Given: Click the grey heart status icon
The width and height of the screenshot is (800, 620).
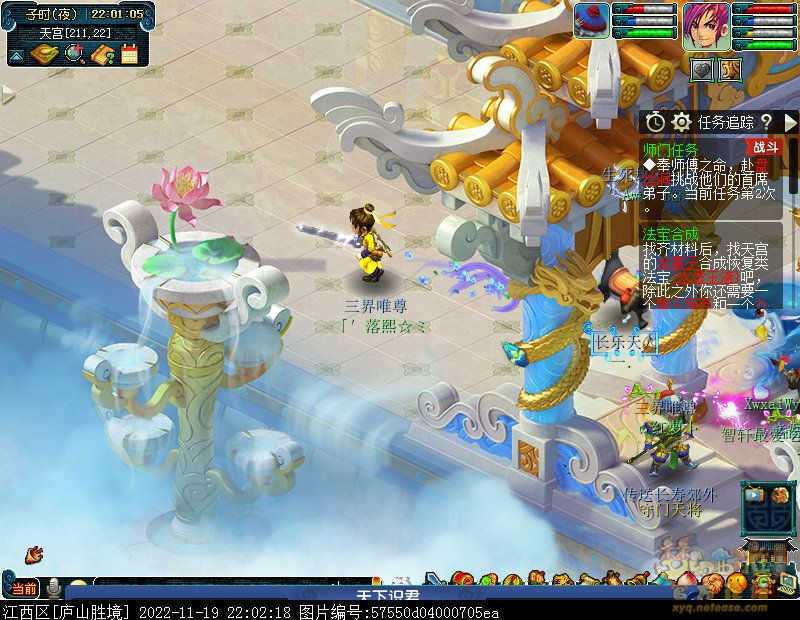Looking at the screenshot, I should [x=703, y=69].
